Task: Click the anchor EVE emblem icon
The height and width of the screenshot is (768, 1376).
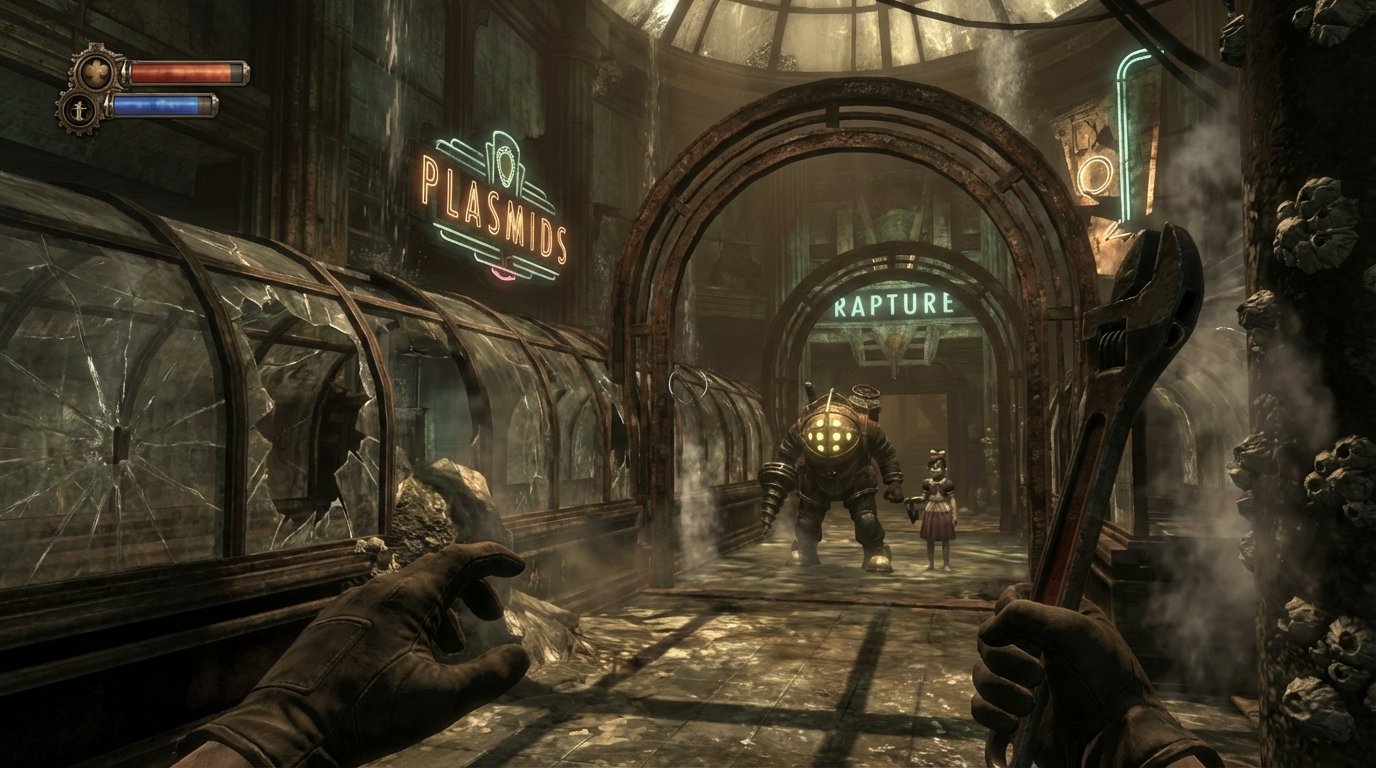Action: tap(79, 110)
